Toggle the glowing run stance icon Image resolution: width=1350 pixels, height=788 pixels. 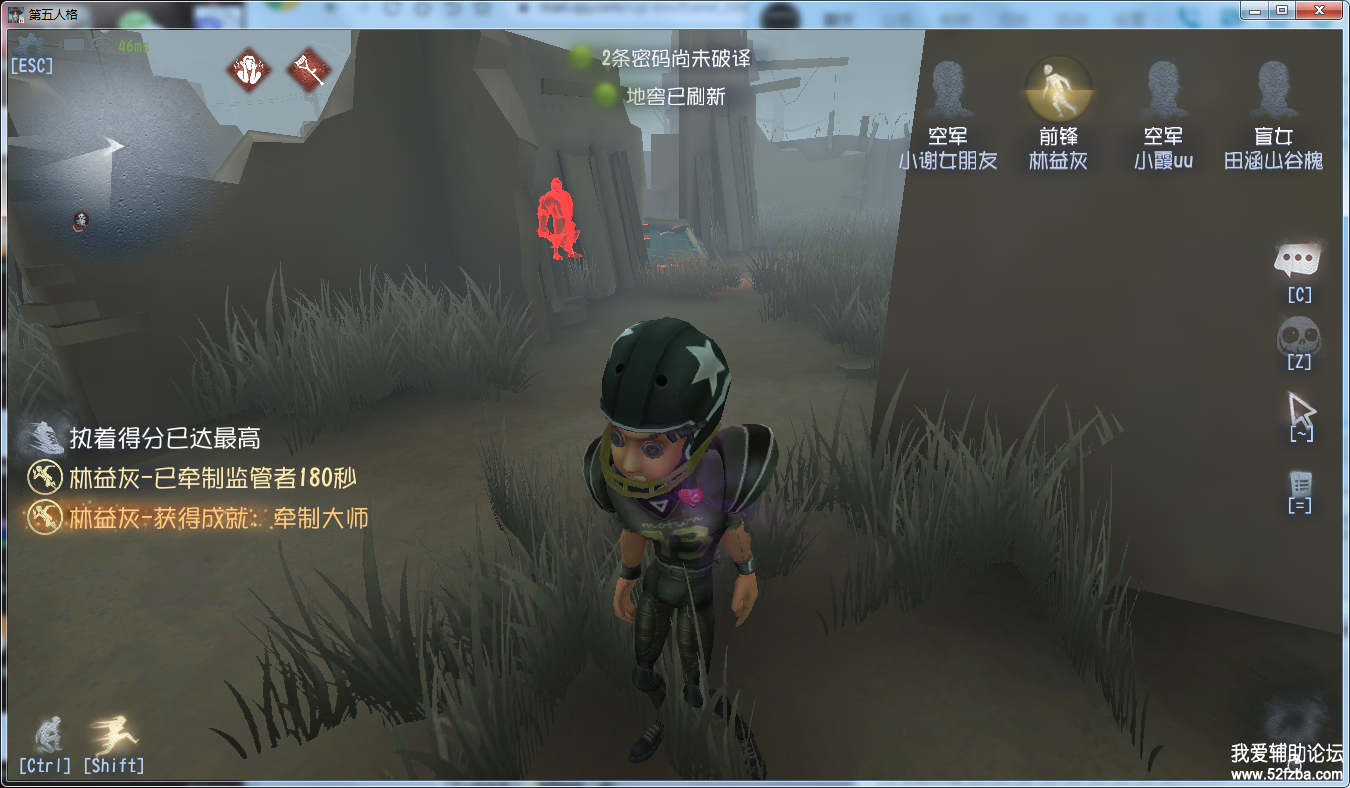click(112, 735)
